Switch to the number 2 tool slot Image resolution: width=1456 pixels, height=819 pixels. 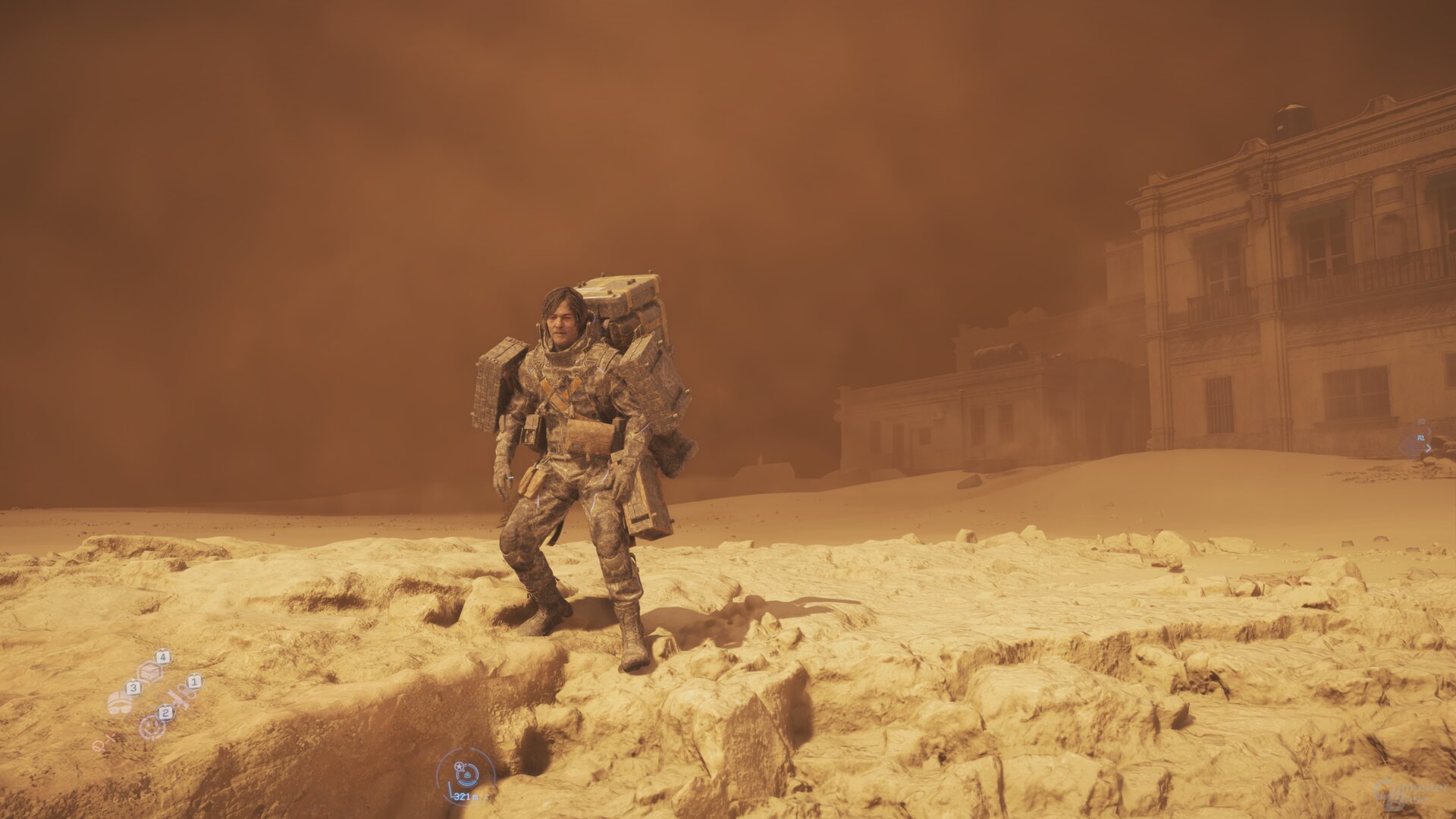[x=165, y=713]
